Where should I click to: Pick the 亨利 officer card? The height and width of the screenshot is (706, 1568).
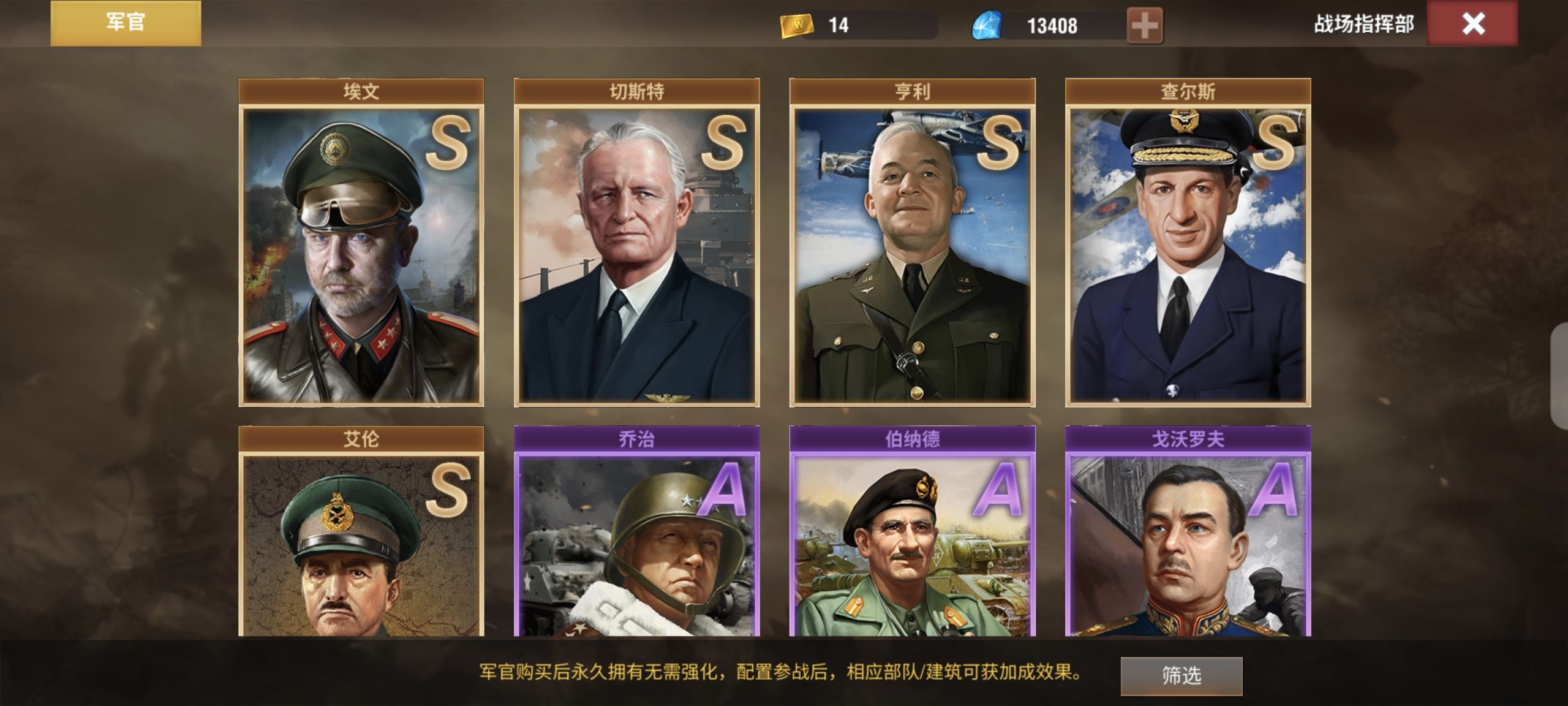[912, 243]
